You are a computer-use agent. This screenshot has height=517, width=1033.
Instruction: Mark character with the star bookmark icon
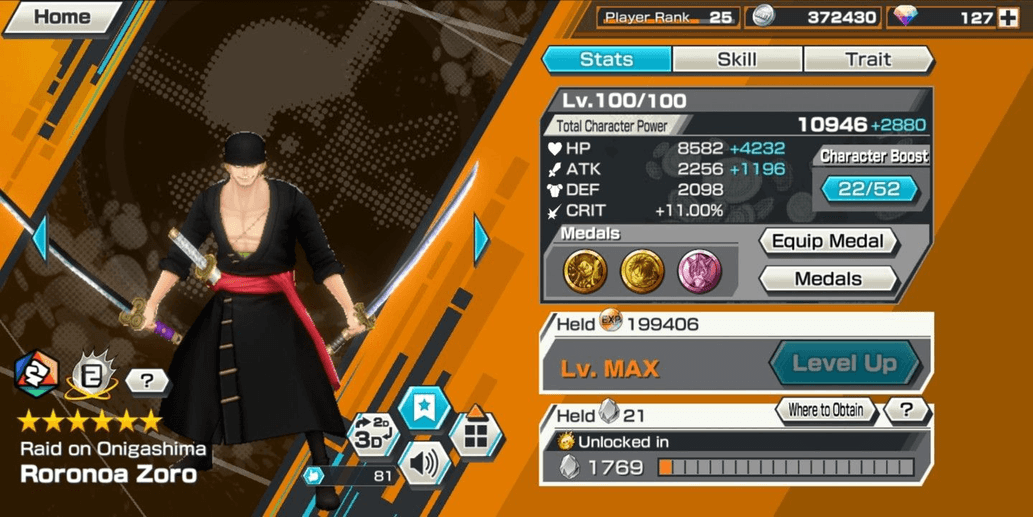pos(424,409)
